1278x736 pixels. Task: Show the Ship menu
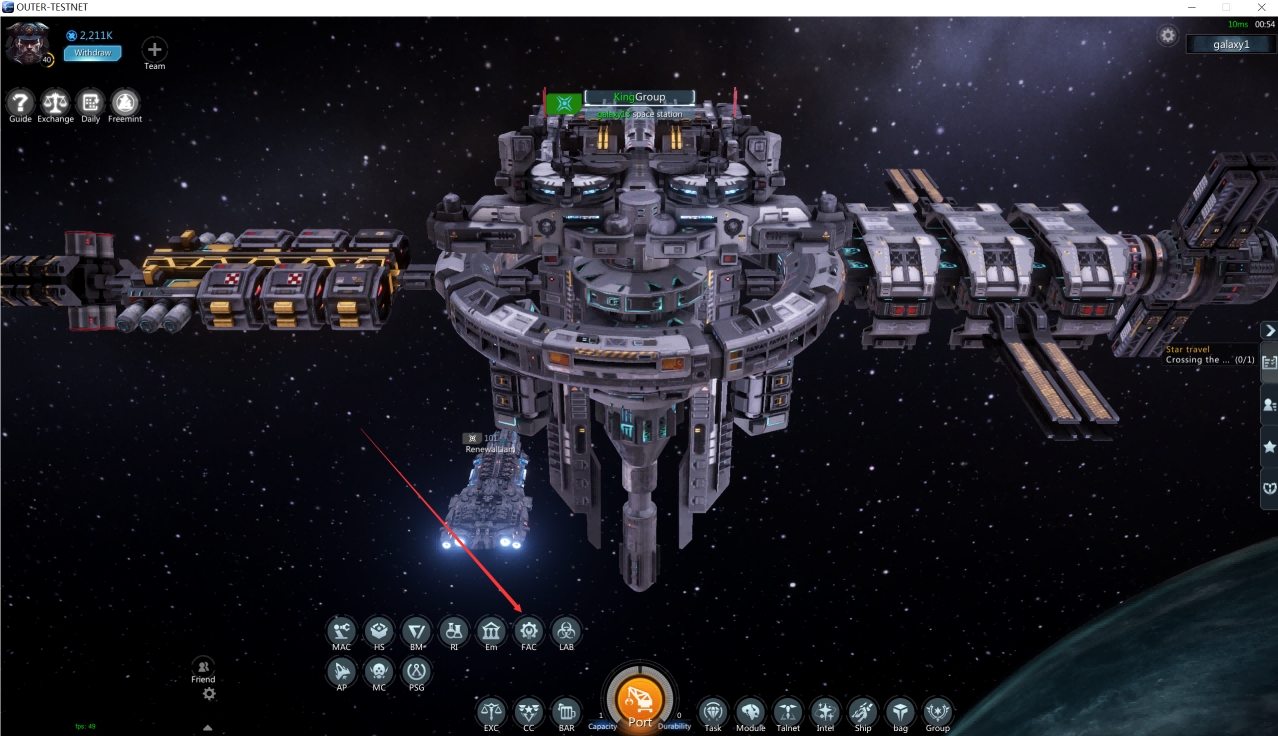[x=863, y=712]
